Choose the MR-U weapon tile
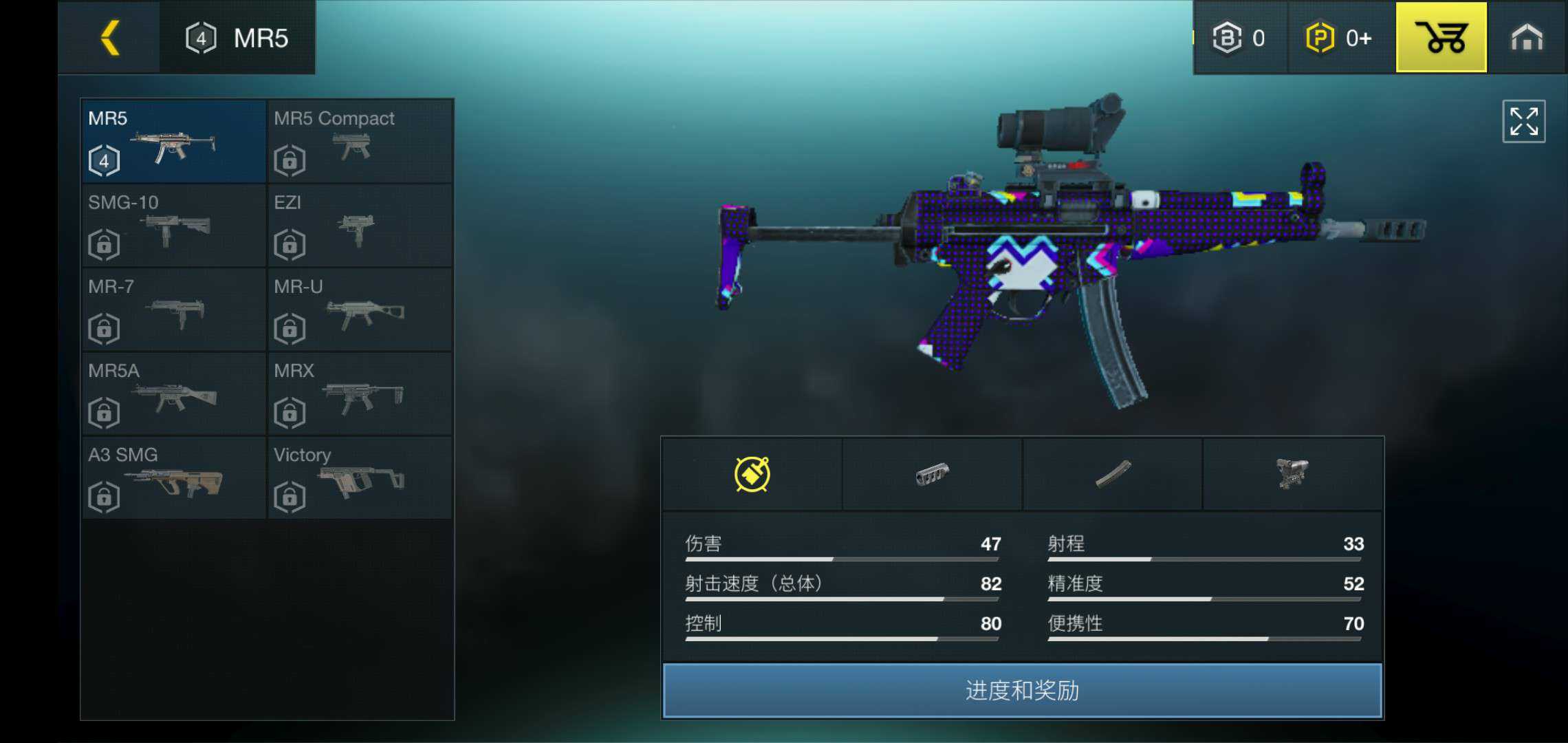This screenshot has width=1568, height=743. pyautogui.click(x=360, y=310)
